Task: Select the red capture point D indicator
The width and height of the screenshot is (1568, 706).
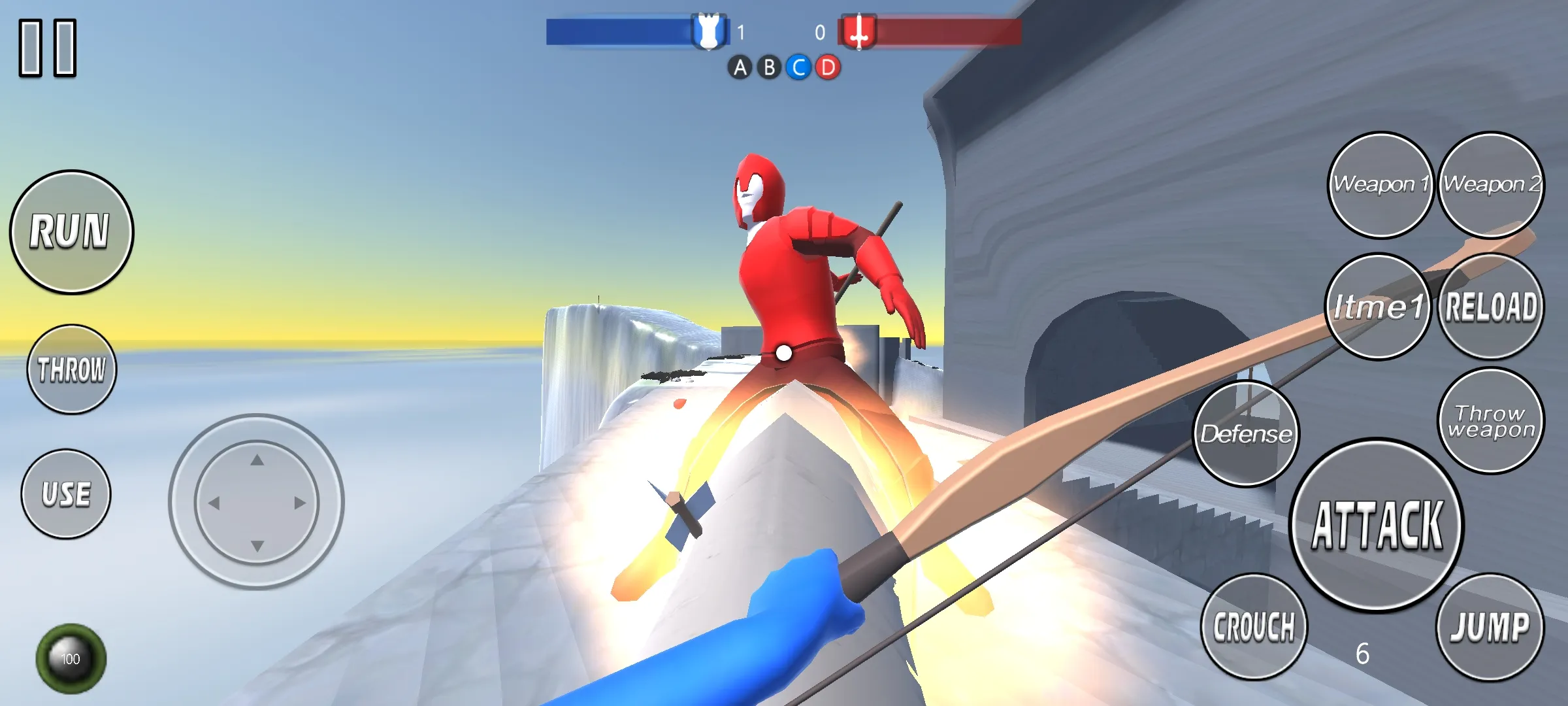Action: 828,67
